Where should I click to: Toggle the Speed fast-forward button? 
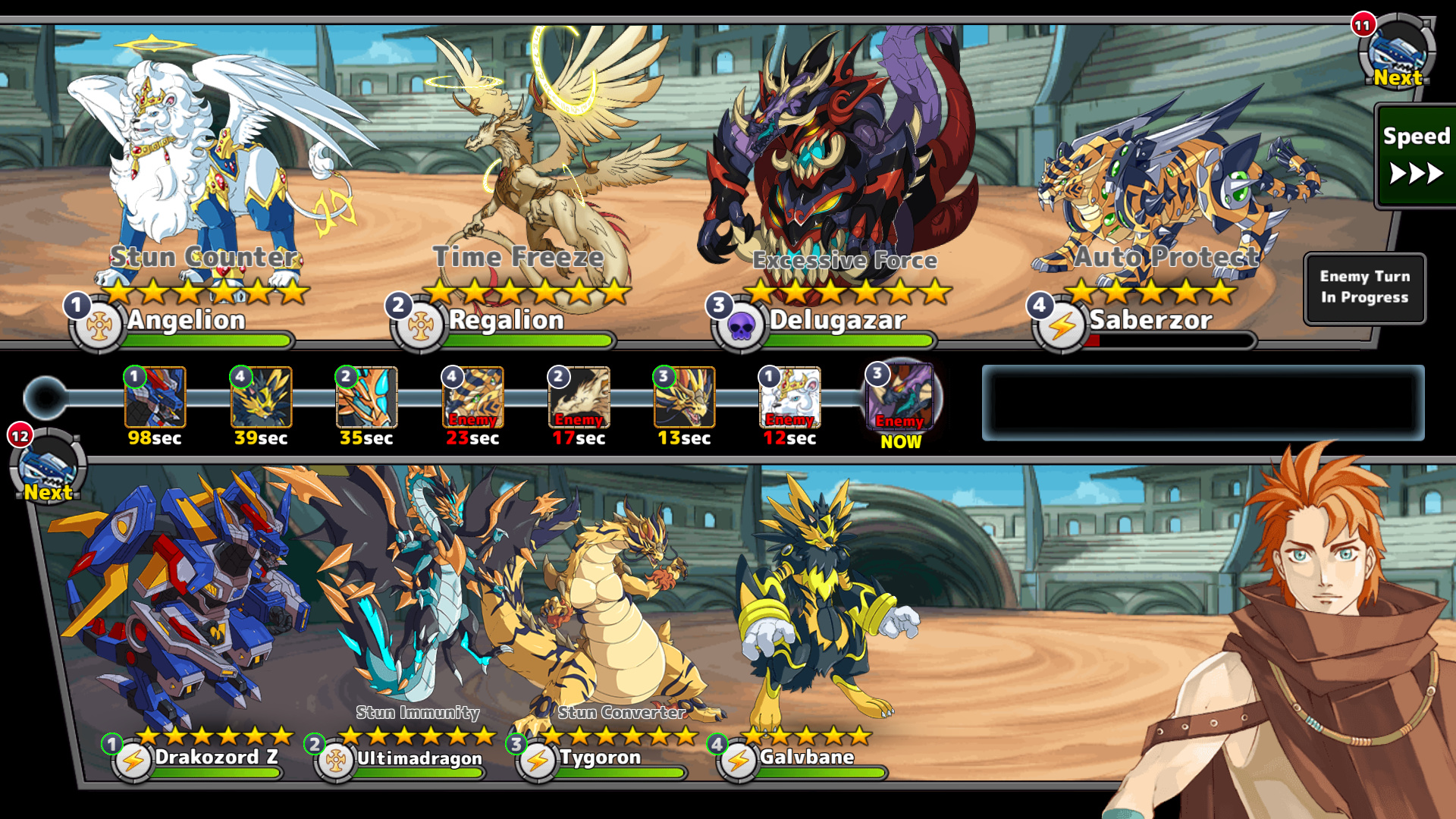point(1415,157)
